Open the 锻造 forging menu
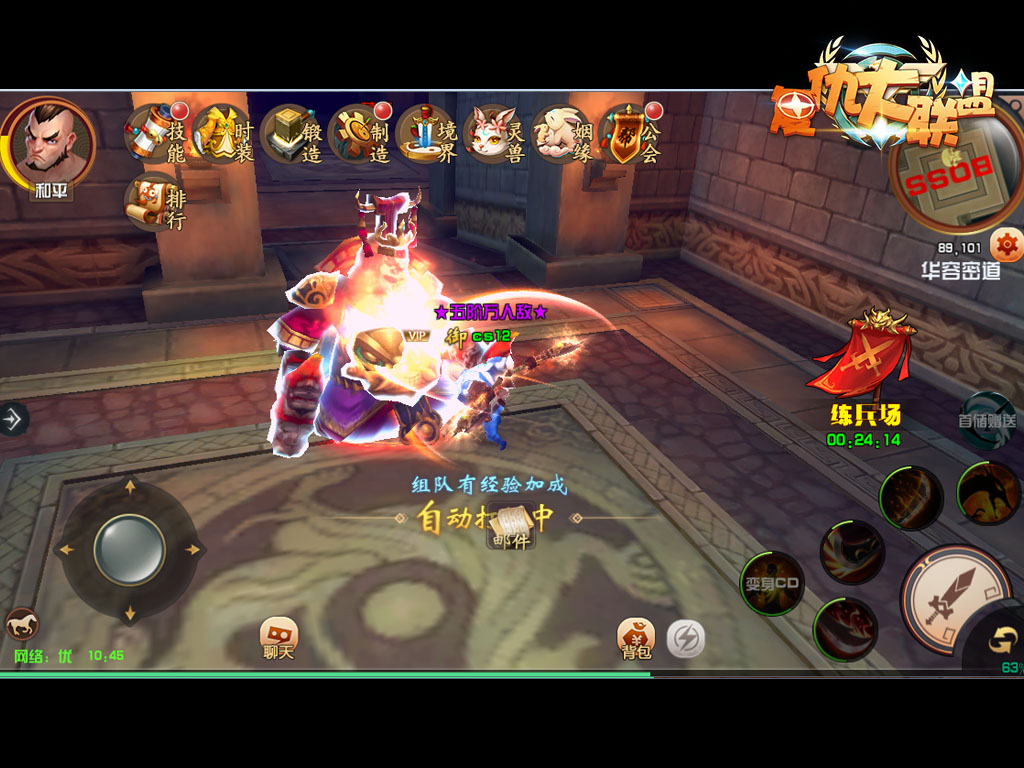1024x768 pixels. tap(291, 135)
